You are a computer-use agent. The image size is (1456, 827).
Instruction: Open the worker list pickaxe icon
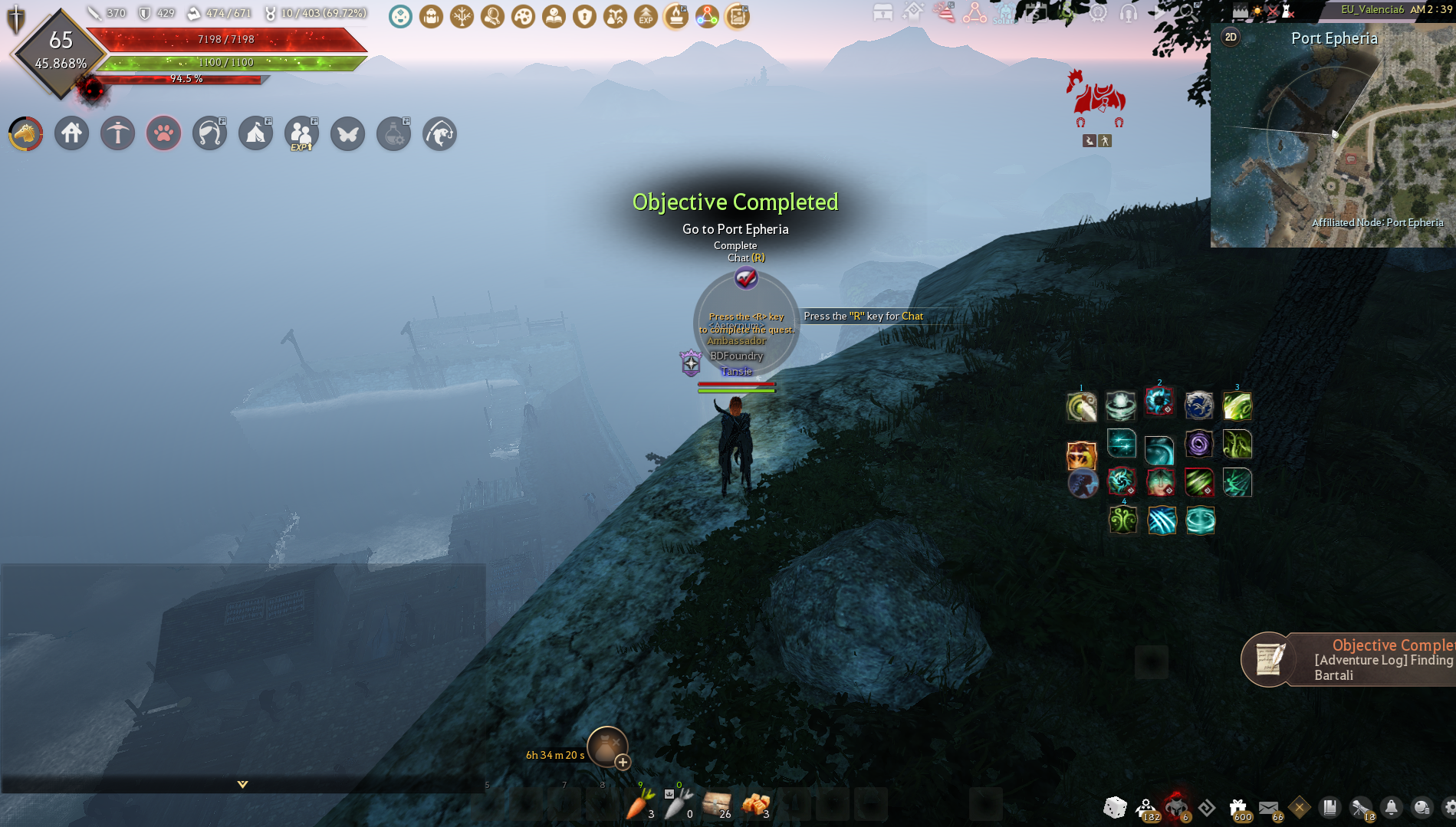[x=118, y=134]
